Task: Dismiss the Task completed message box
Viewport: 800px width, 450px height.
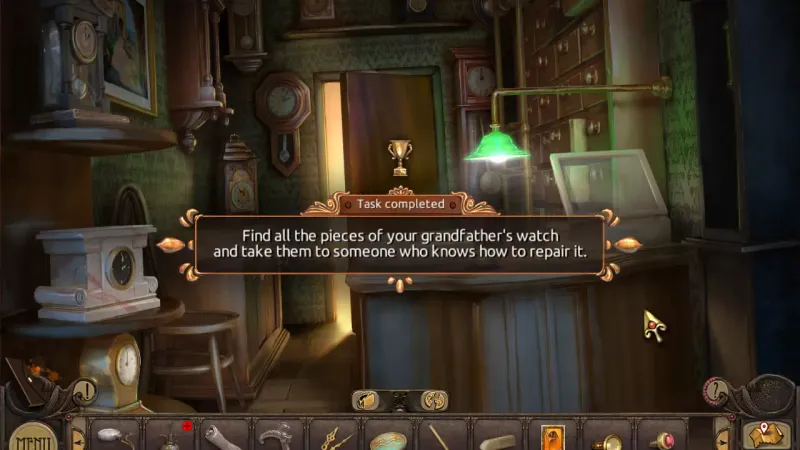Action: pos(400,245)
